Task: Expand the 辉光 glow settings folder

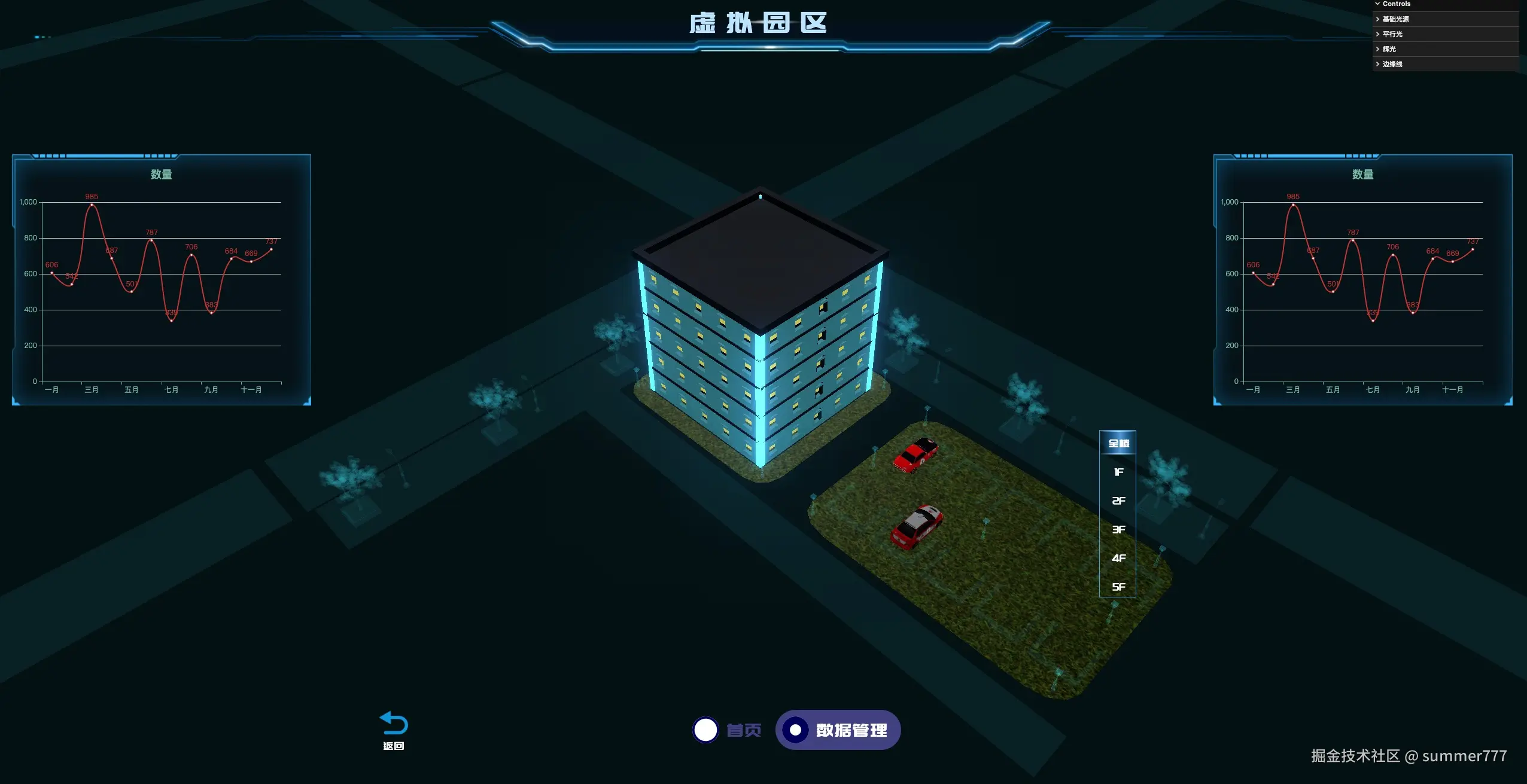Action: coord(1389,49)
